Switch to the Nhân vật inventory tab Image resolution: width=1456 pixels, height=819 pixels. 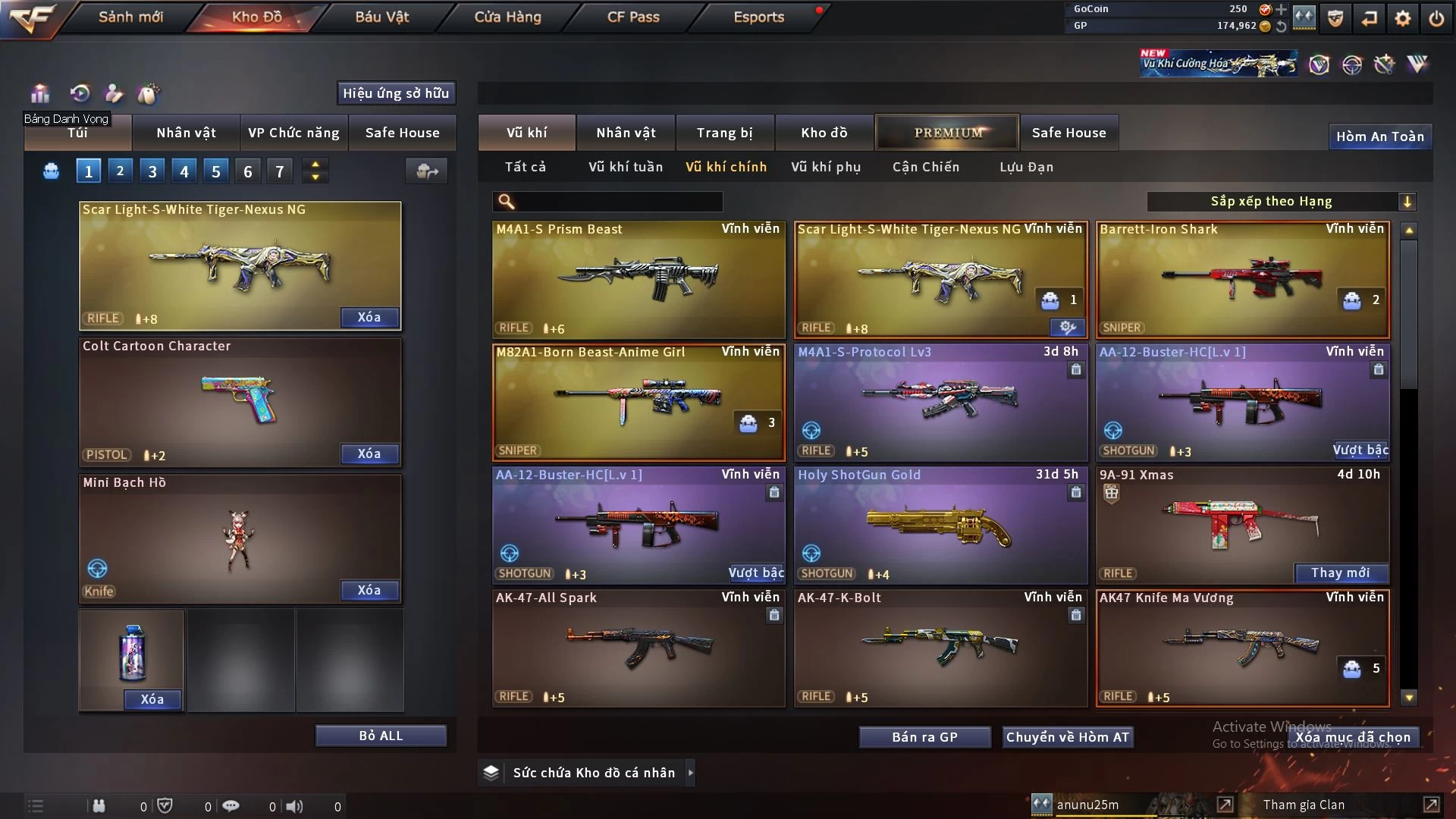point(626,133)
